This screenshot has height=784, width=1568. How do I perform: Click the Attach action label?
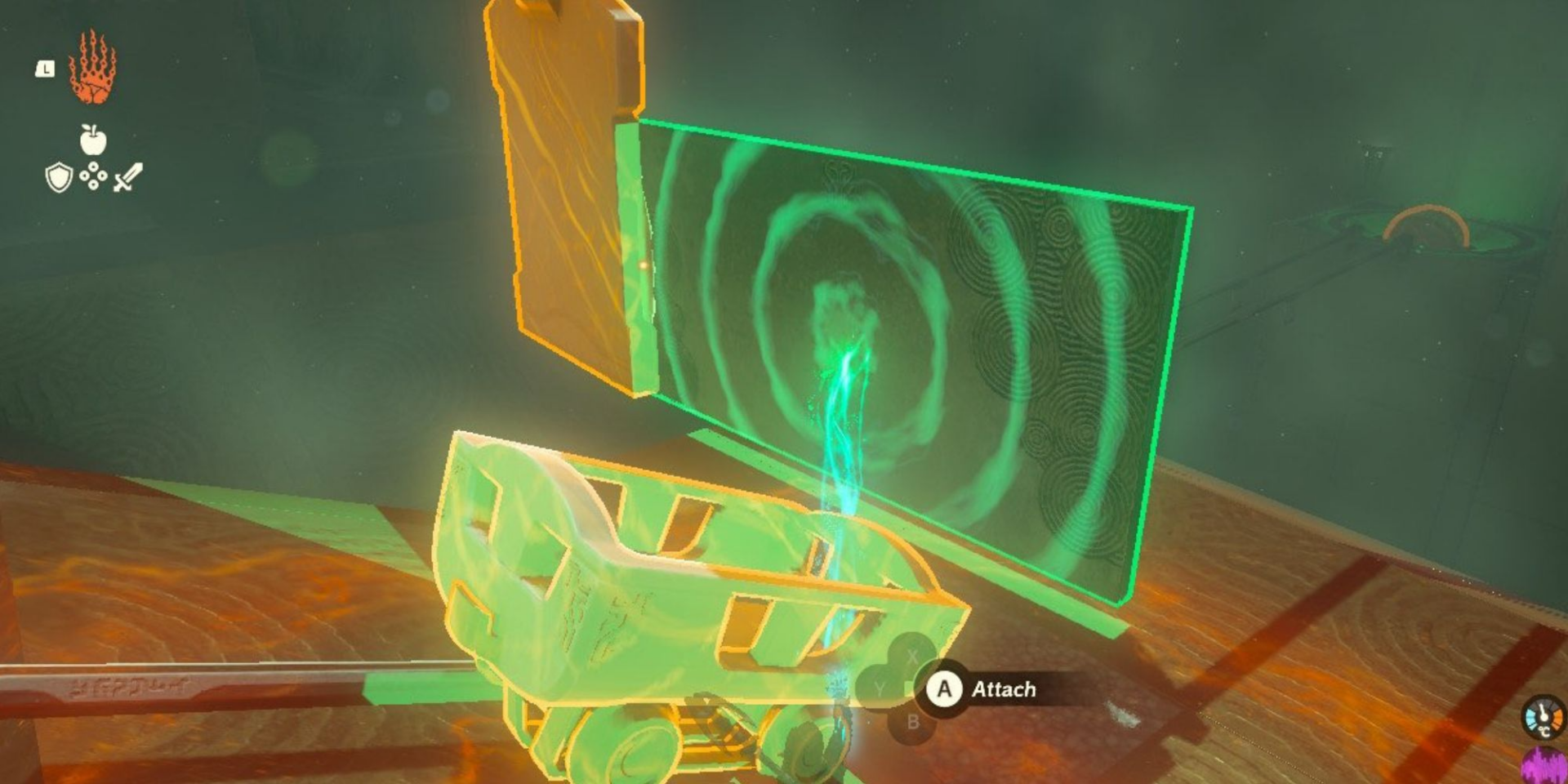[x=1004, y=688]
